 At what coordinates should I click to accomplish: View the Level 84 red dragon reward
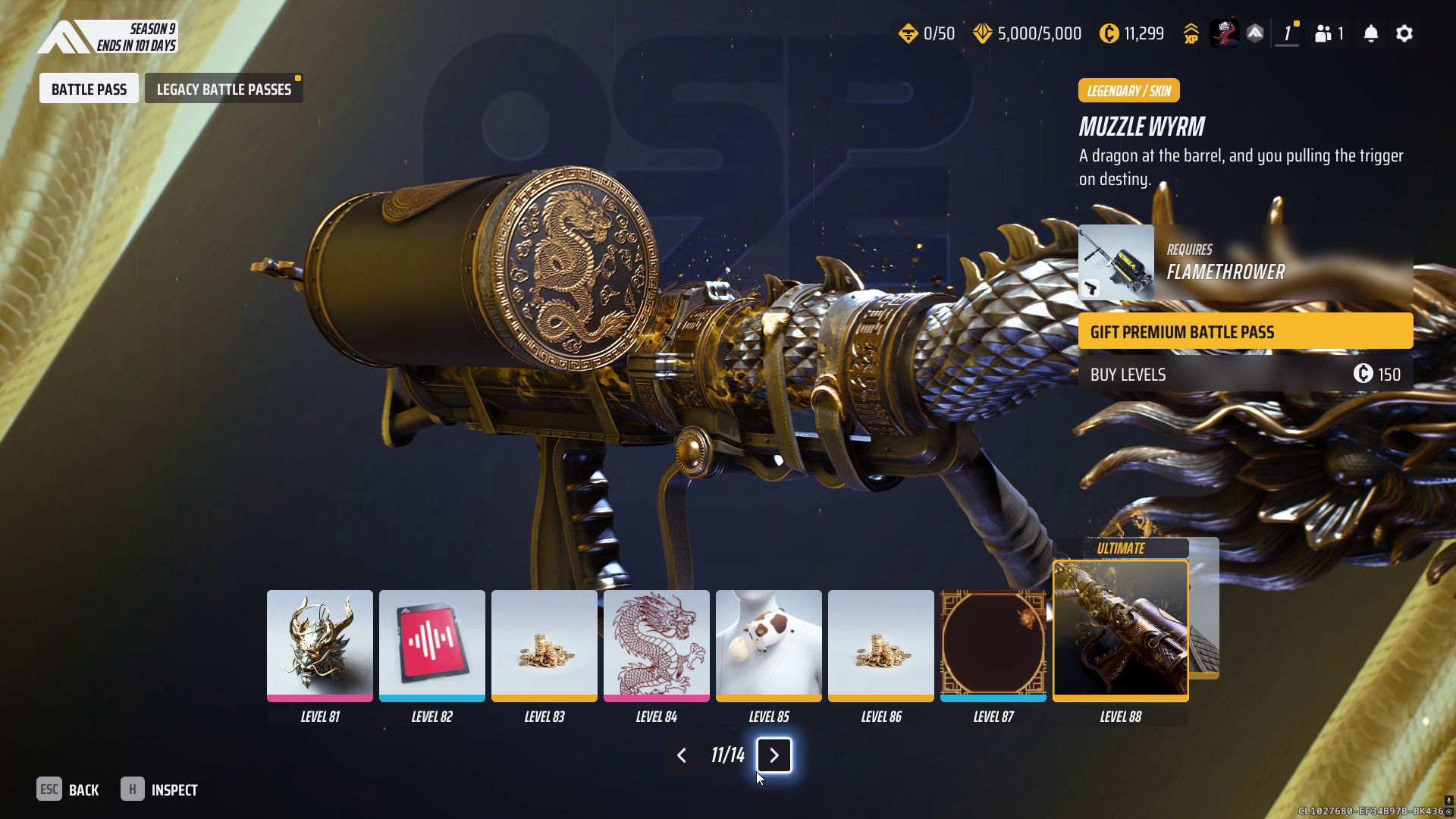(x=656, y=645)
